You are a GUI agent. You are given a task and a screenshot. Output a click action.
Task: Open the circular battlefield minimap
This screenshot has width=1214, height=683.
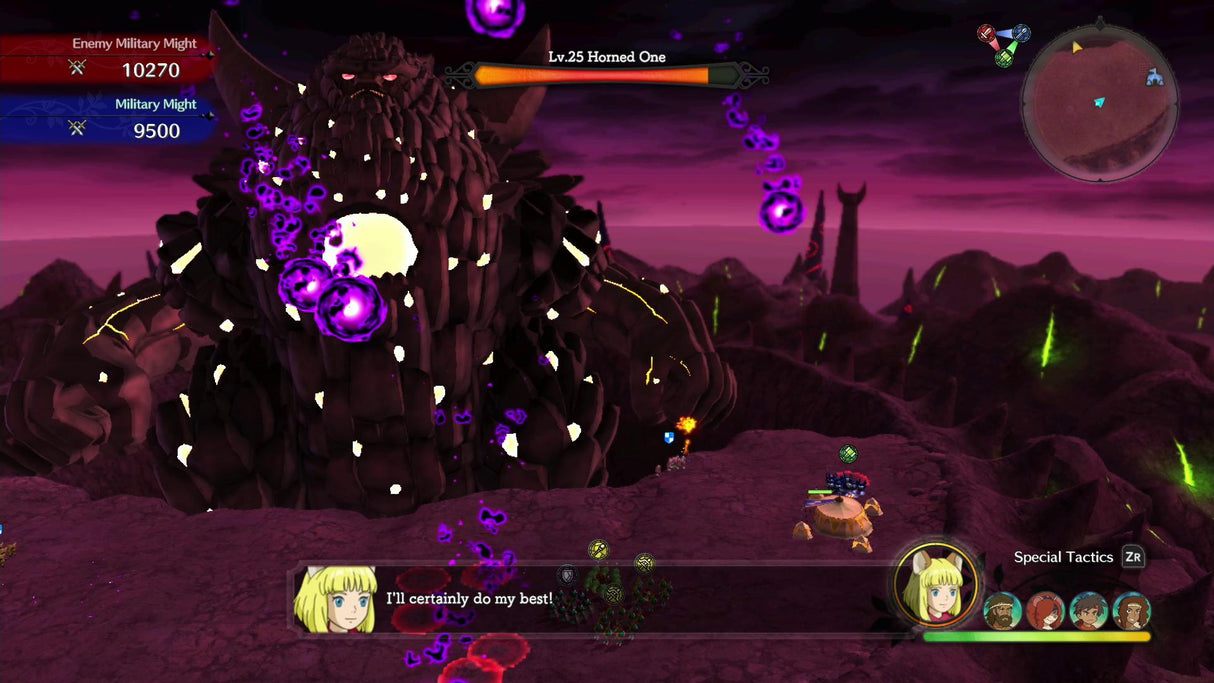pyautogui.click(x=1099, y=104)
